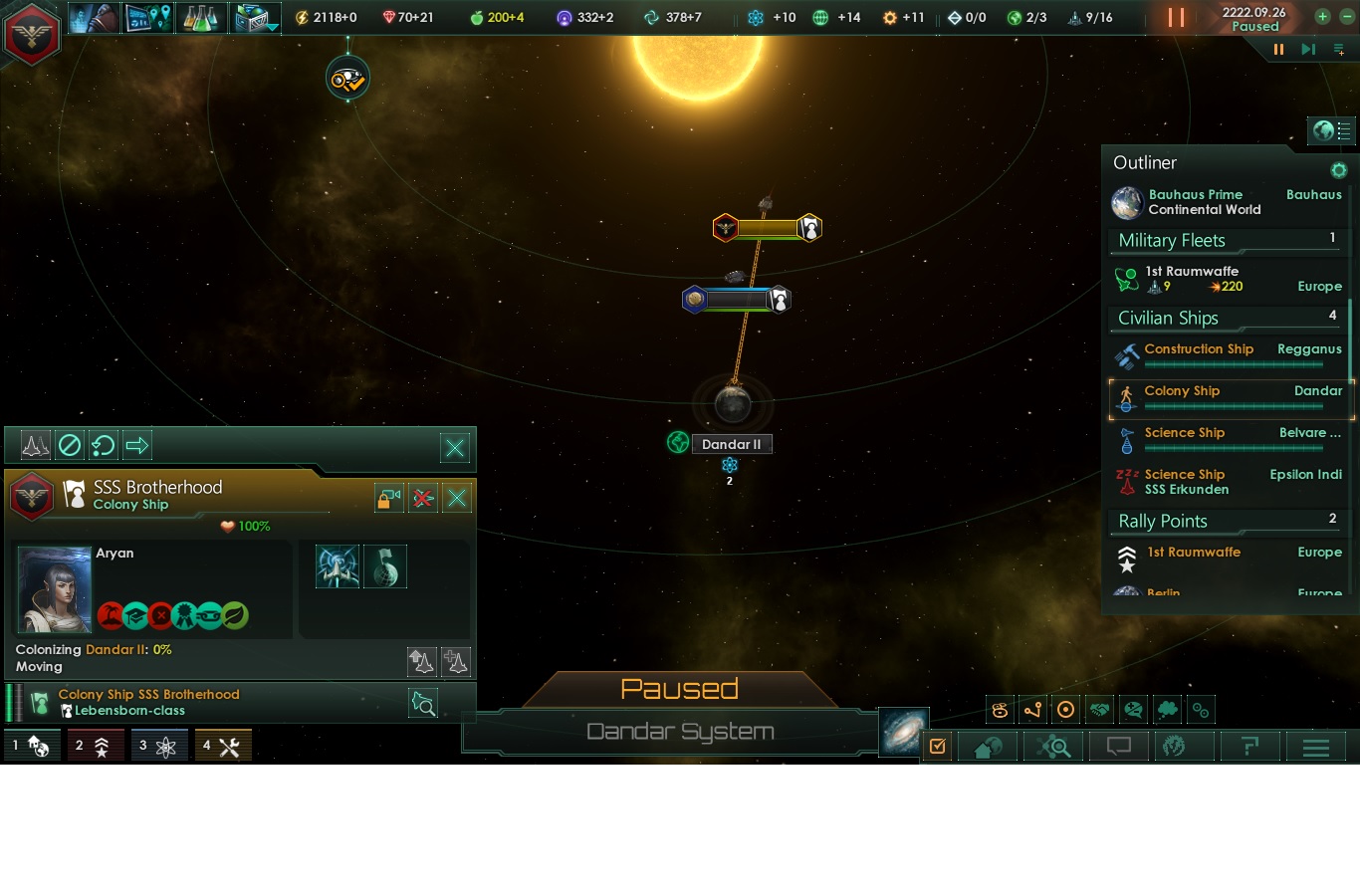Select Aryan's leader portrait
This screenshot has width=1360, height=896.
pos(55,589)
